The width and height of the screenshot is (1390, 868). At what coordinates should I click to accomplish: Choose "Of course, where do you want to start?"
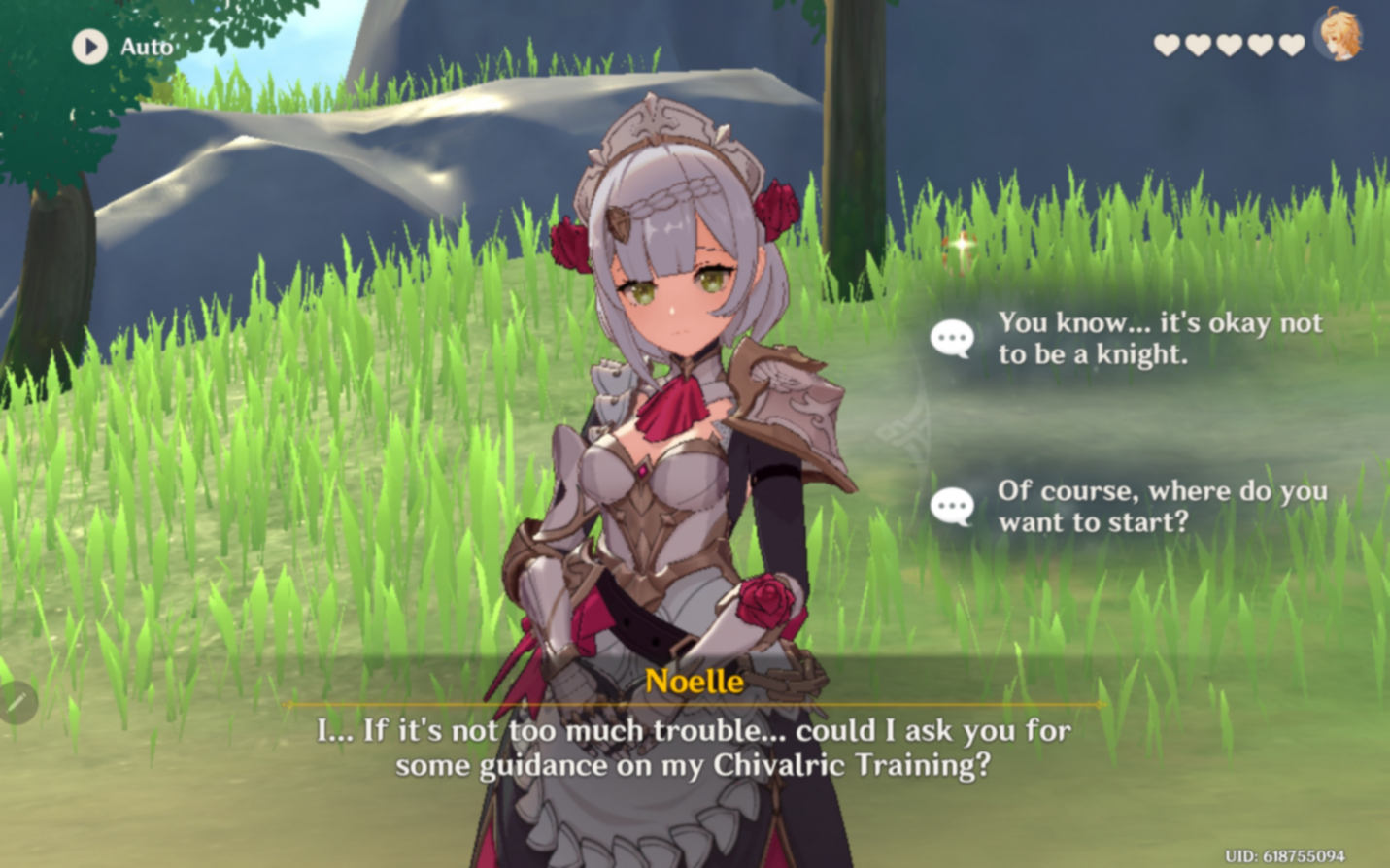point(1163,506)
